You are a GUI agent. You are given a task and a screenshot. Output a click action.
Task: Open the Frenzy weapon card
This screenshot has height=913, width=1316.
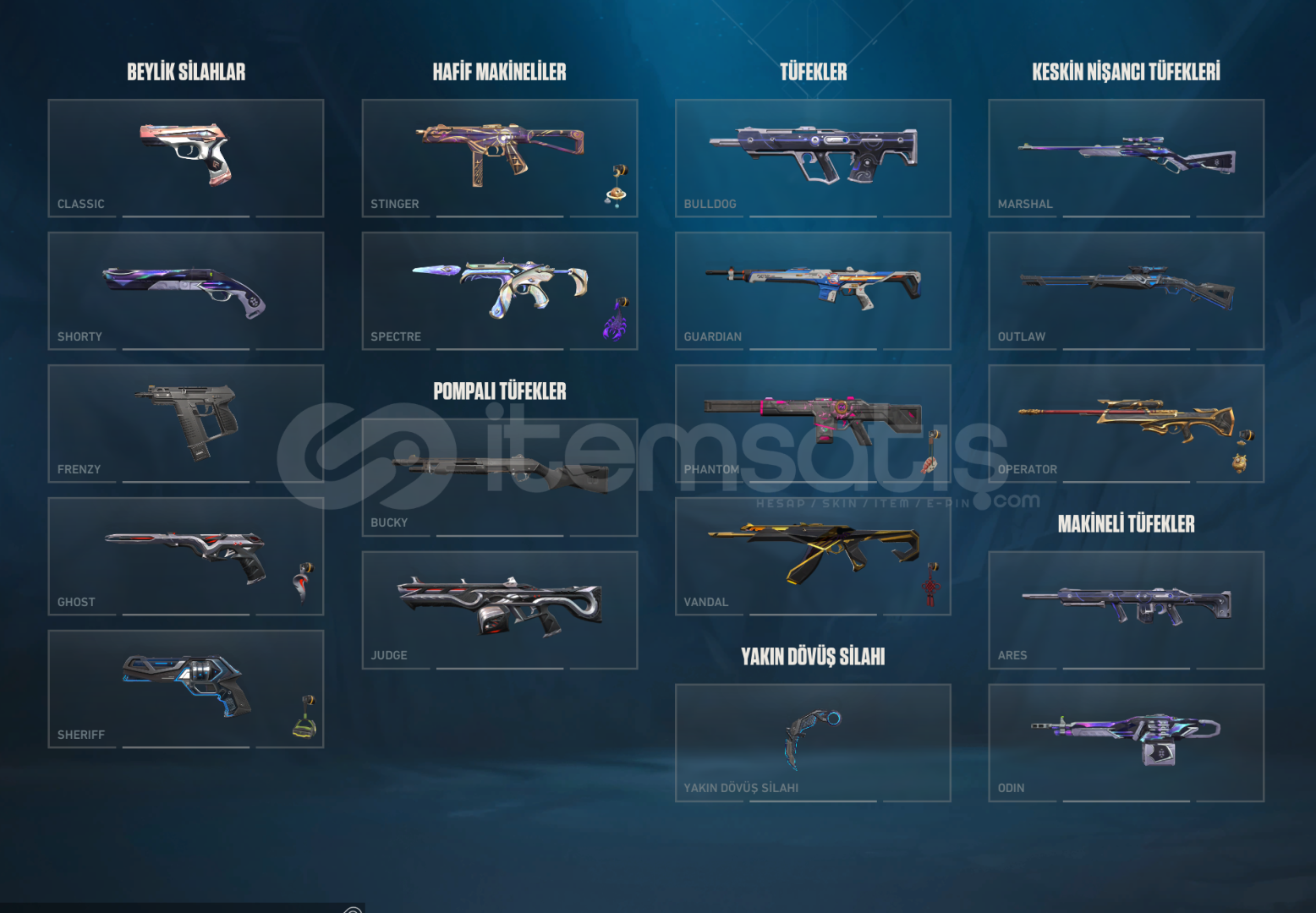(x=185, y=423)
